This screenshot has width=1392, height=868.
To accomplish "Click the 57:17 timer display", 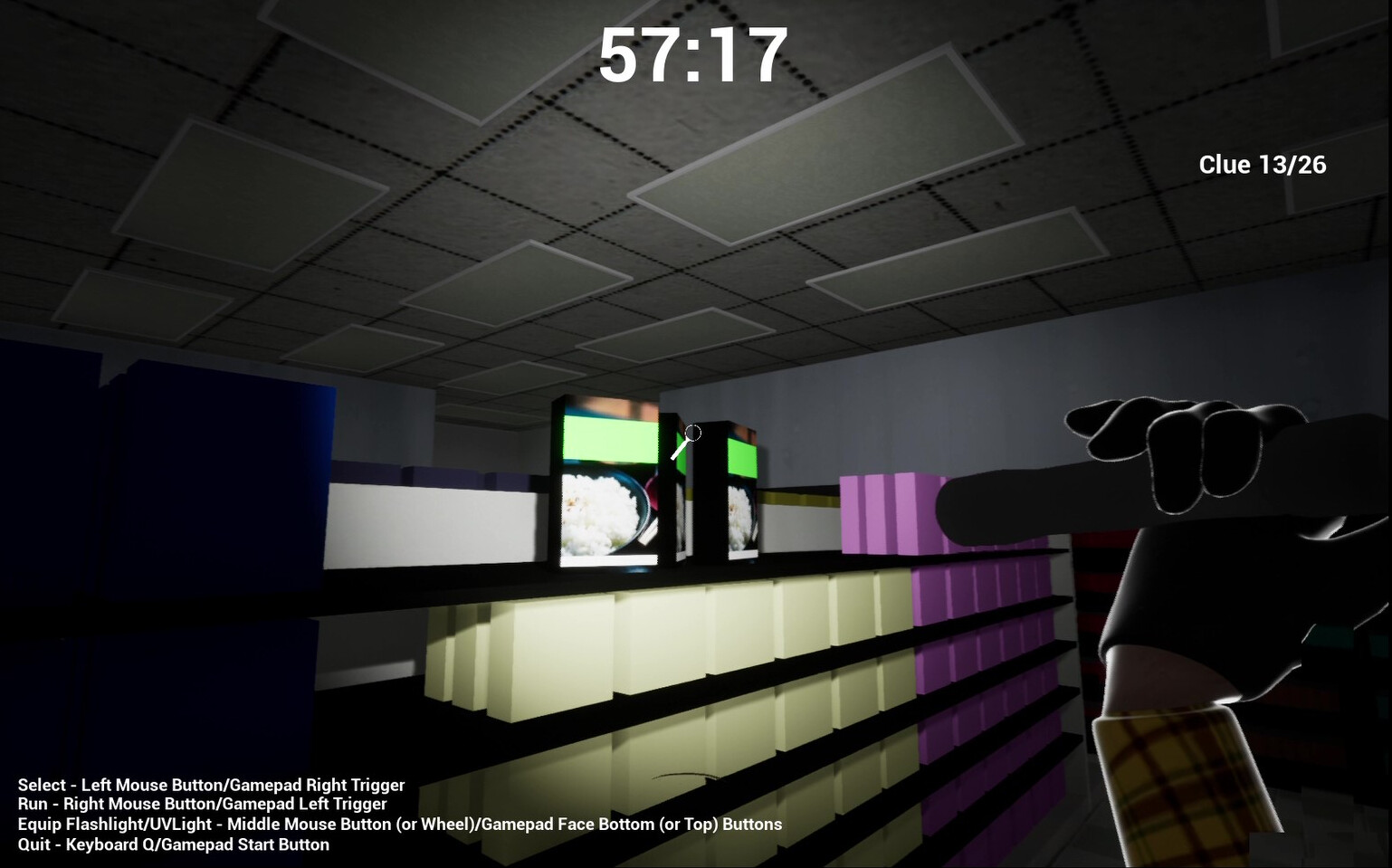I will (694, 56).
